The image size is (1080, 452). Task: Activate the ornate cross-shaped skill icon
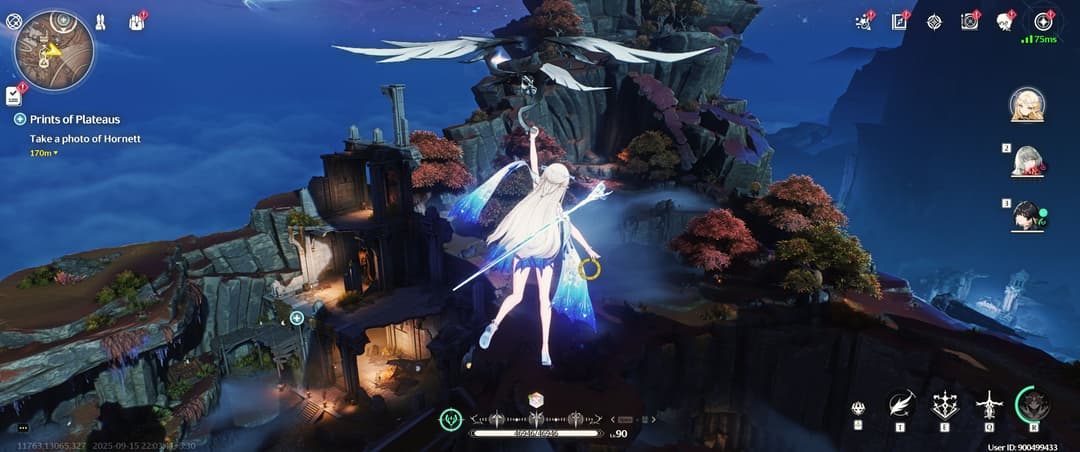click(945, 404)
